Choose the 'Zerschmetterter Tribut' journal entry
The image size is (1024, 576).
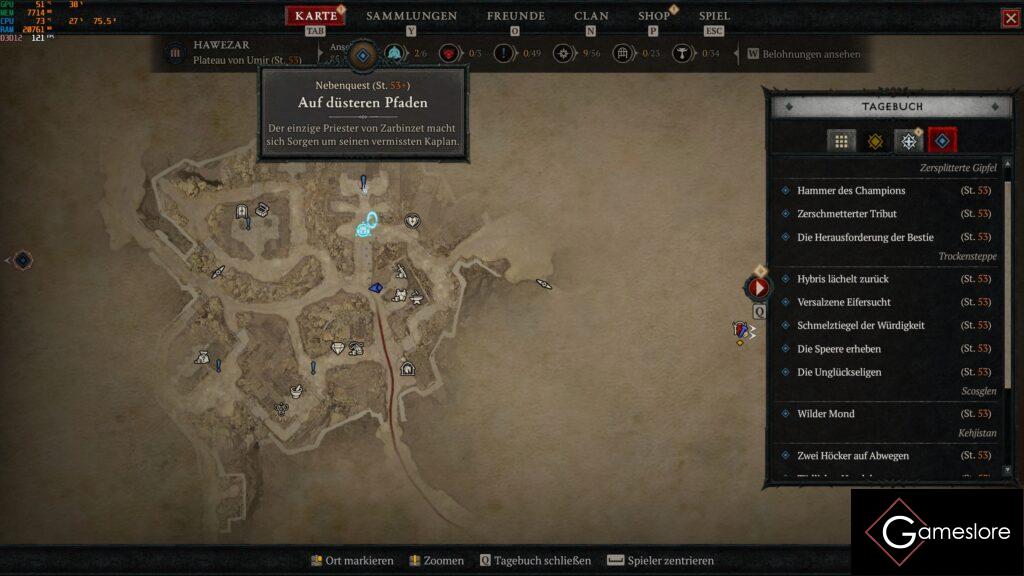click(847, 214)
